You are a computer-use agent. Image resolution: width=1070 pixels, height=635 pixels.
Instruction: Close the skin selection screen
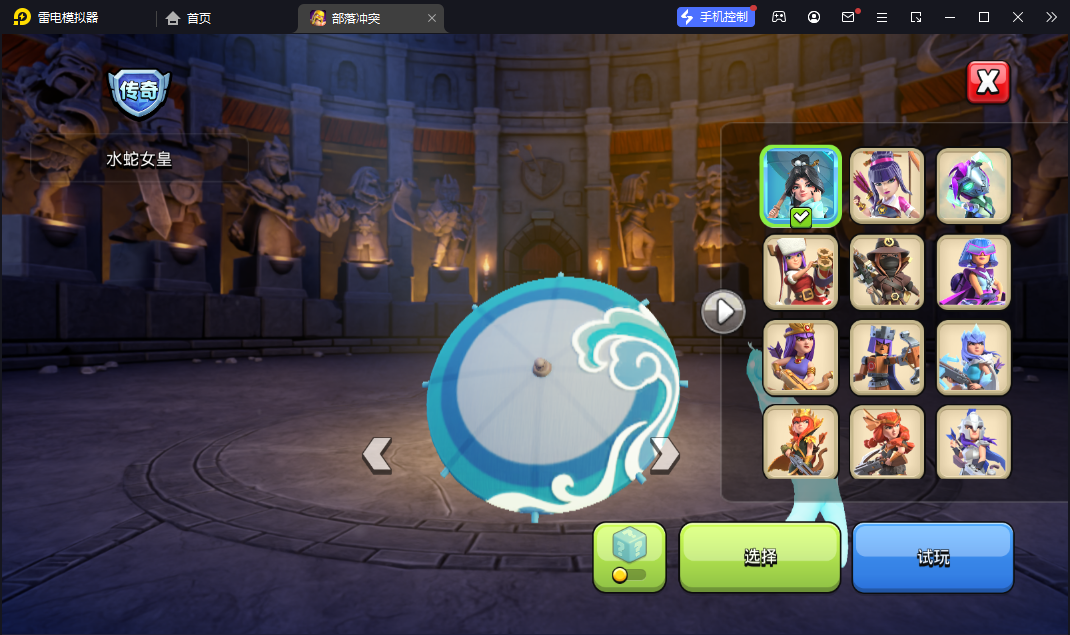(988, 83)
